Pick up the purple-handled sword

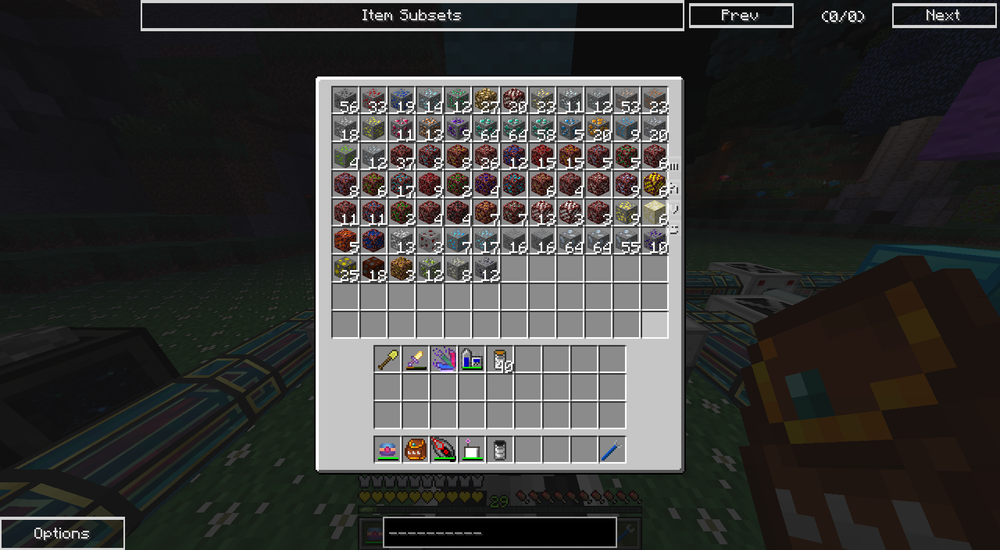coord(416,359)
